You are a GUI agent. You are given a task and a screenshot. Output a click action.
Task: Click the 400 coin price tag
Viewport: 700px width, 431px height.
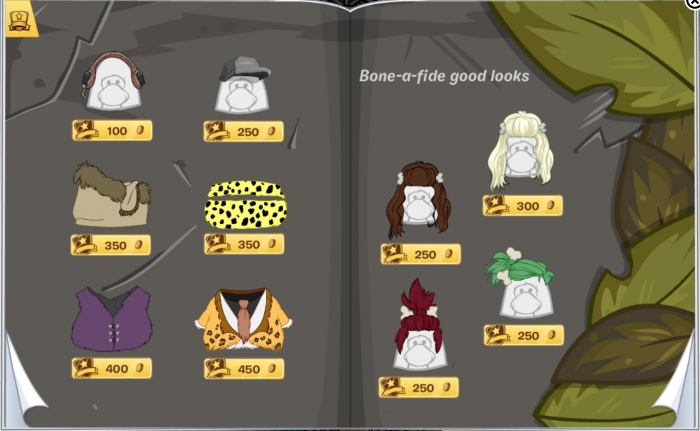coord(111,368)
